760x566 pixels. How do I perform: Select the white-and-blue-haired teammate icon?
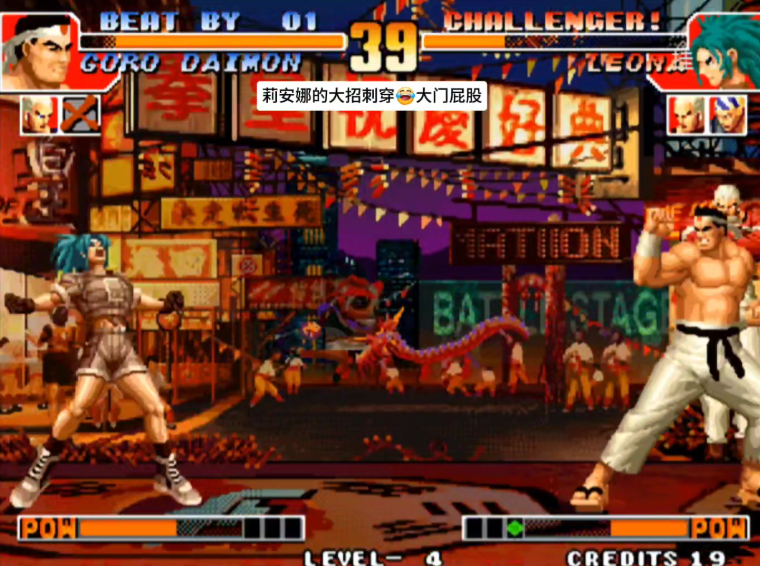(727, 114)
